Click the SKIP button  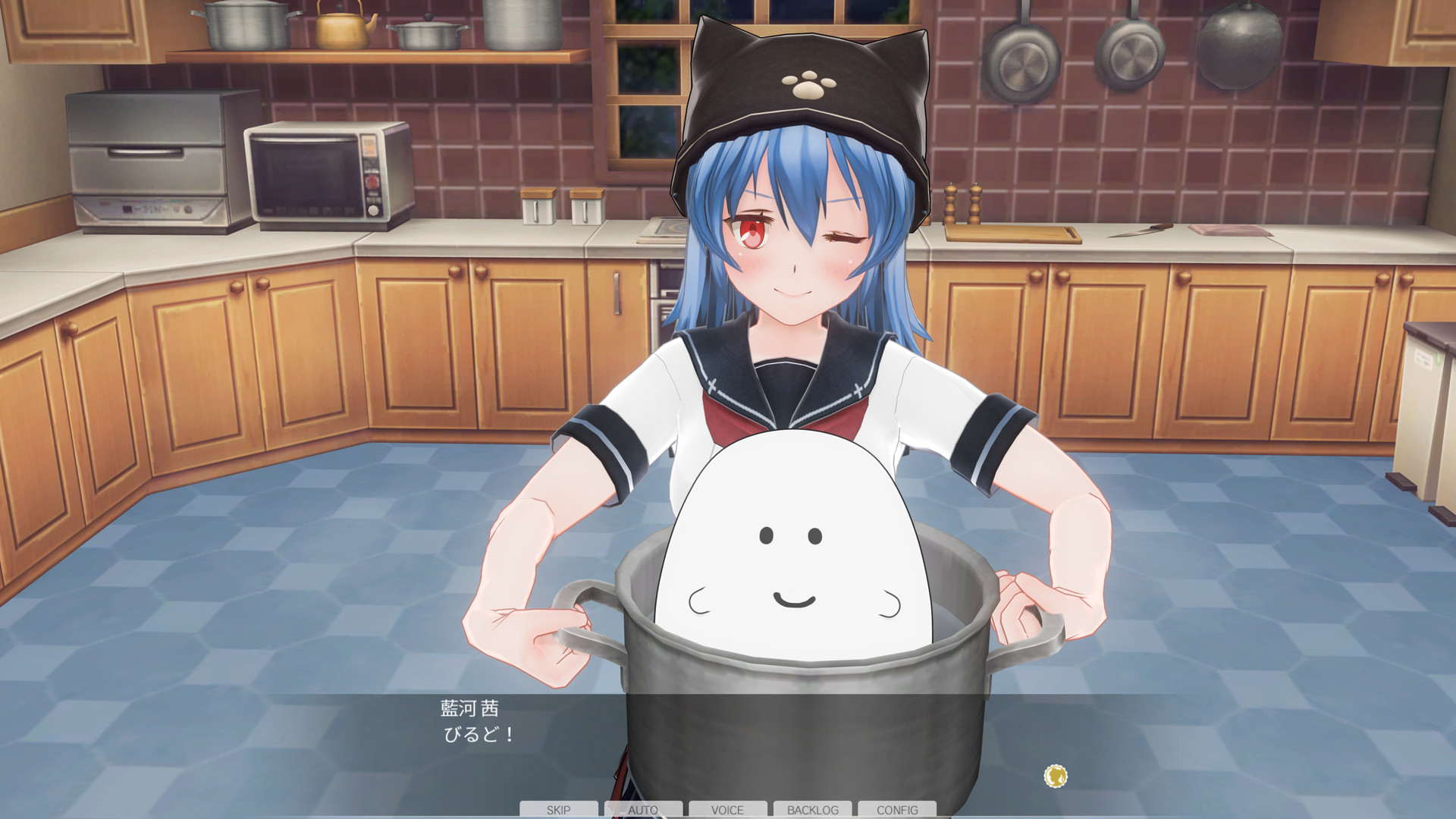559,809
